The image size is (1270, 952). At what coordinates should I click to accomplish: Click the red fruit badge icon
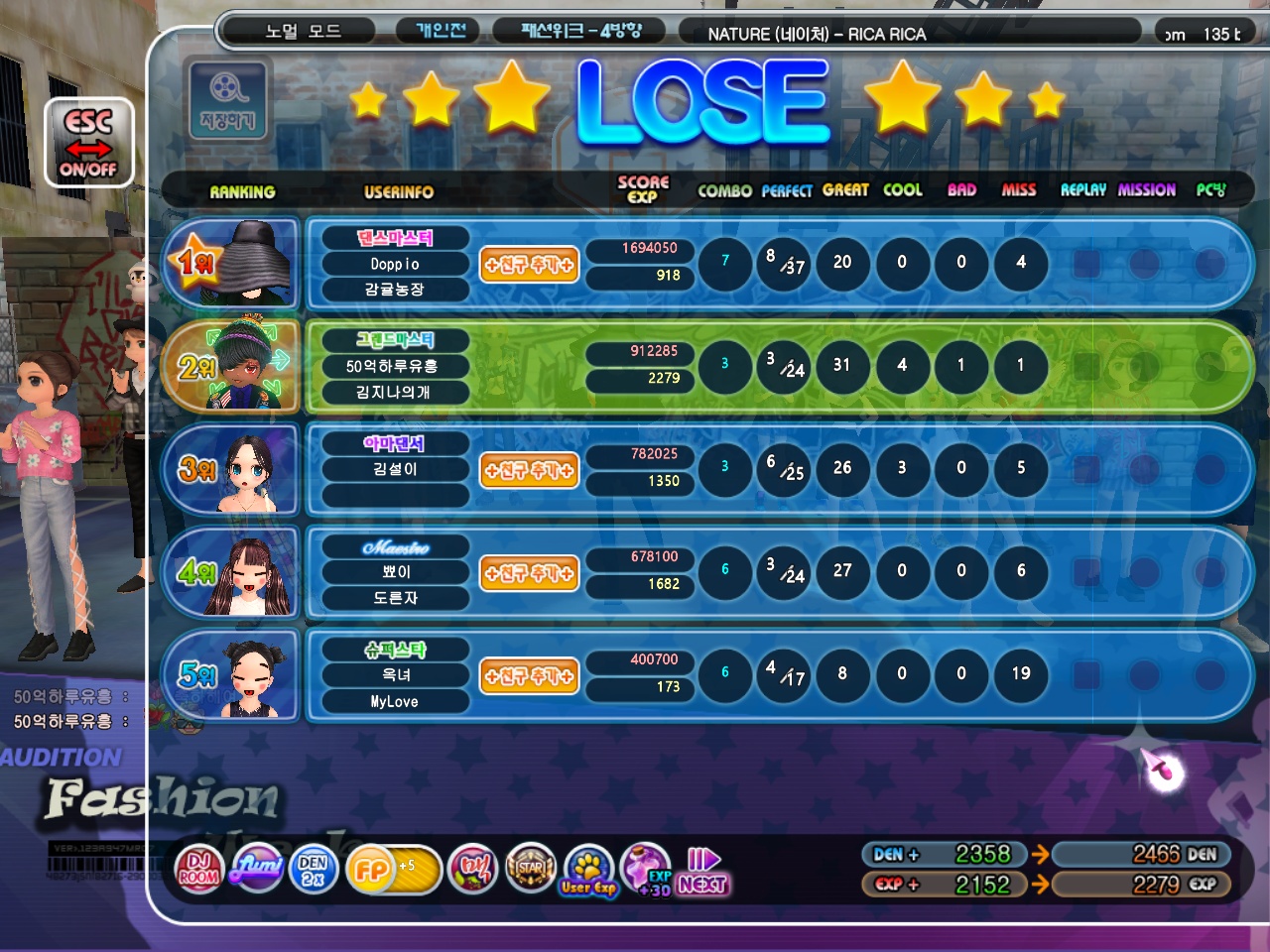click(472, 869)
